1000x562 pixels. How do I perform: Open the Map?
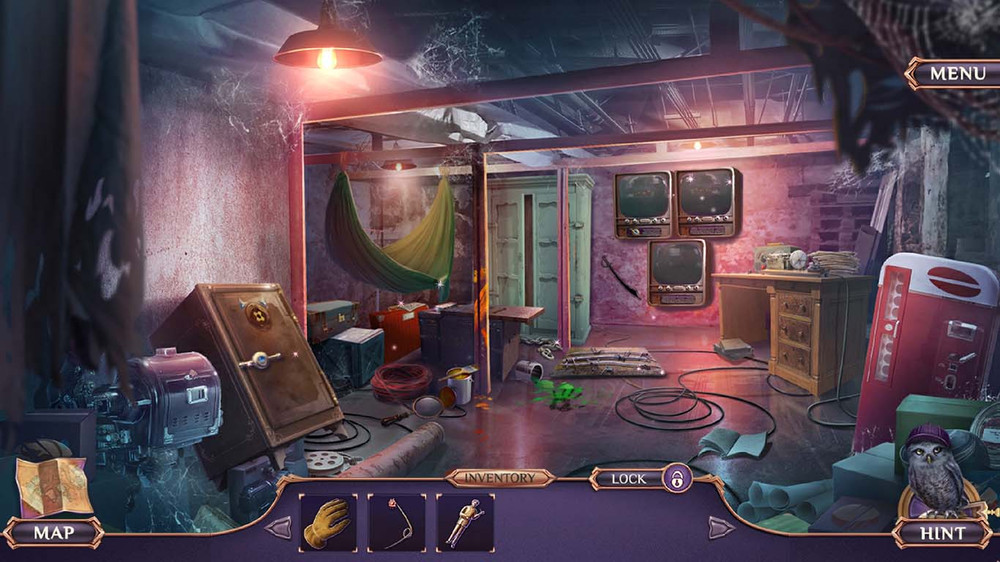54,532
